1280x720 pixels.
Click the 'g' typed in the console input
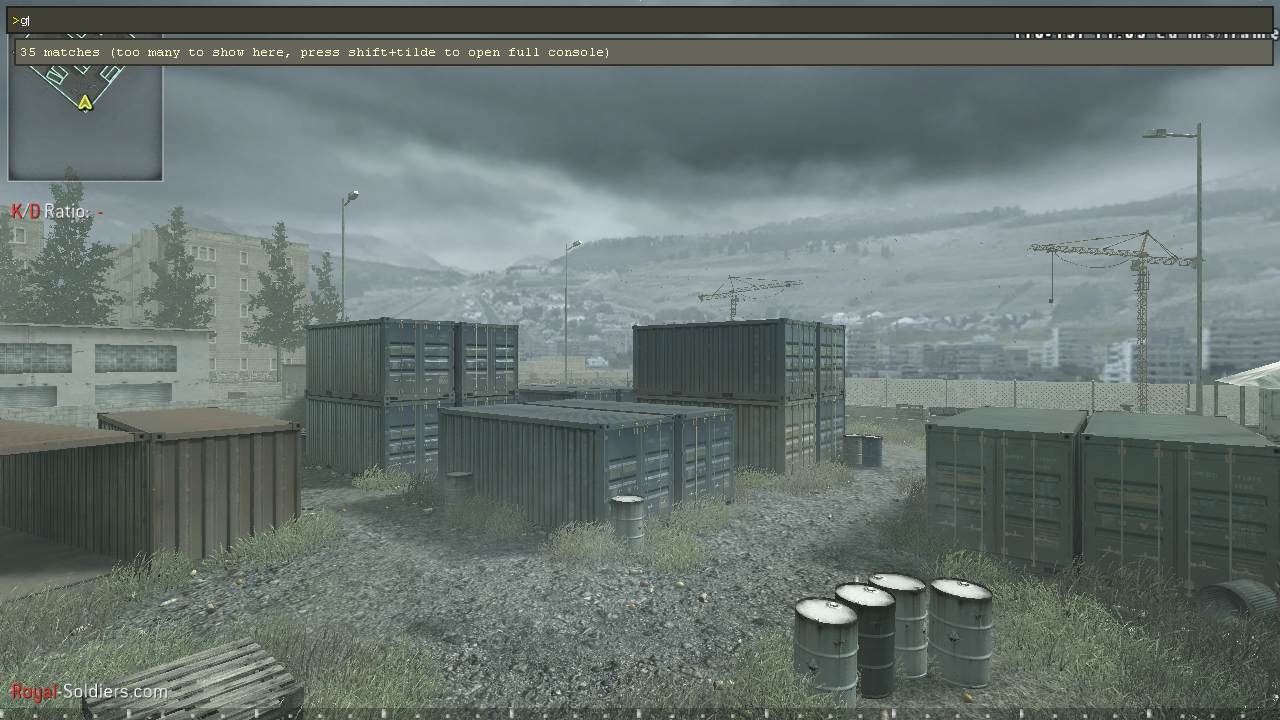[25, 19]
